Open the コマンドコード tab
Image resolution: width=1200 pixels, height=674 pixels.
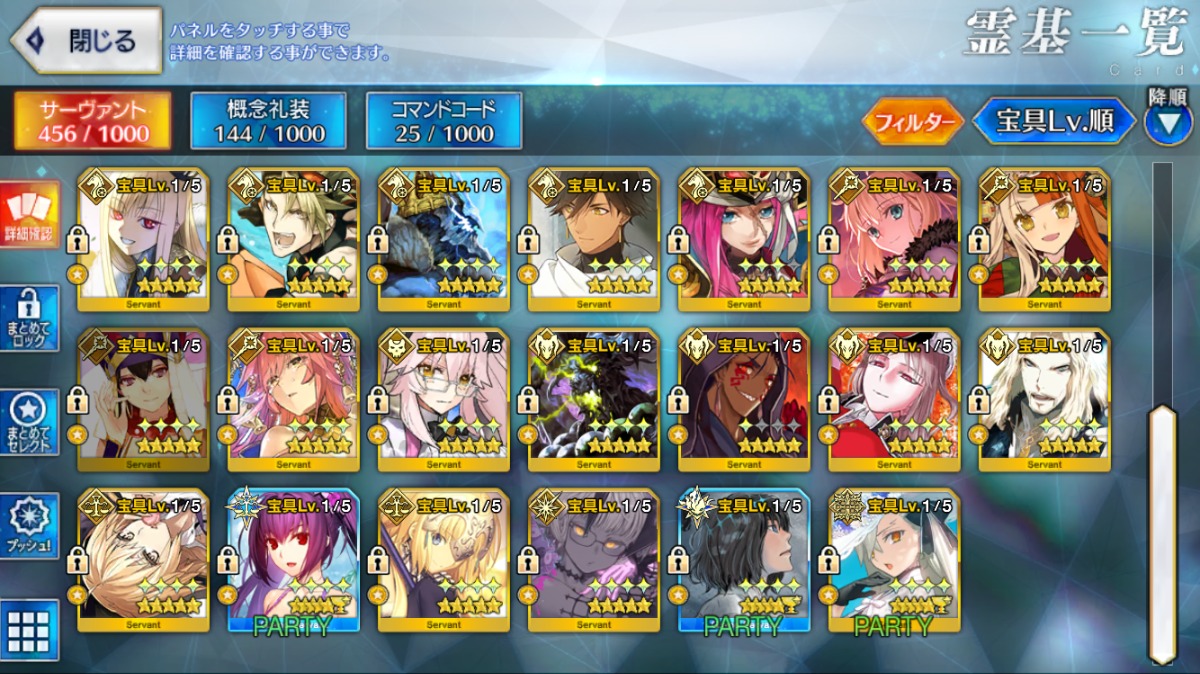[x=444, y=121]
